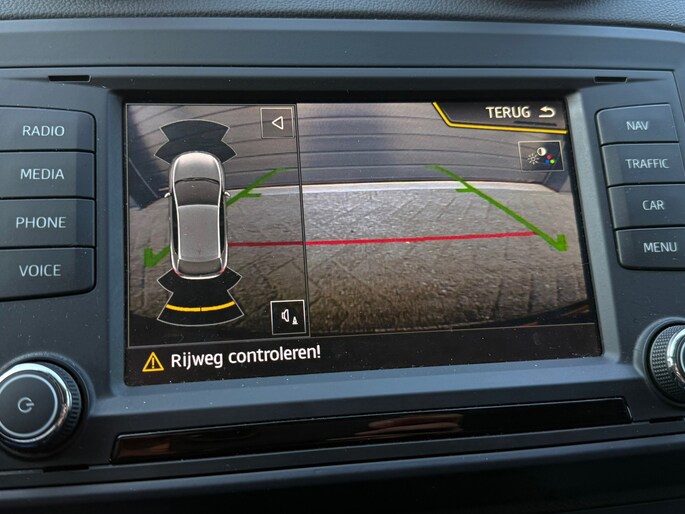Viewport: 685px width, 514px height.
Task: Toggle the parking sensor sound icon
Action: click(289, 317)
